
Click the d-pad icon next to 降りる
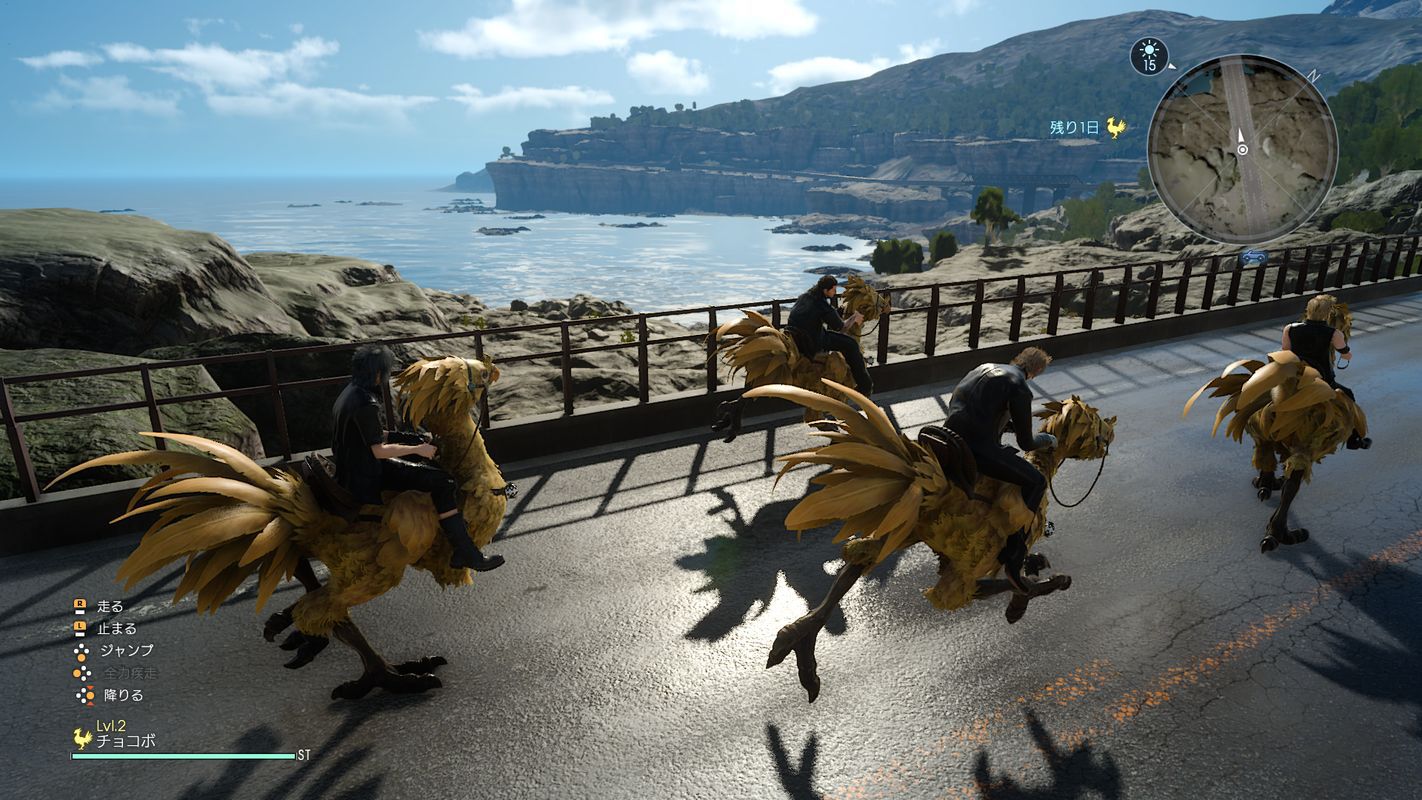point(84,695)
